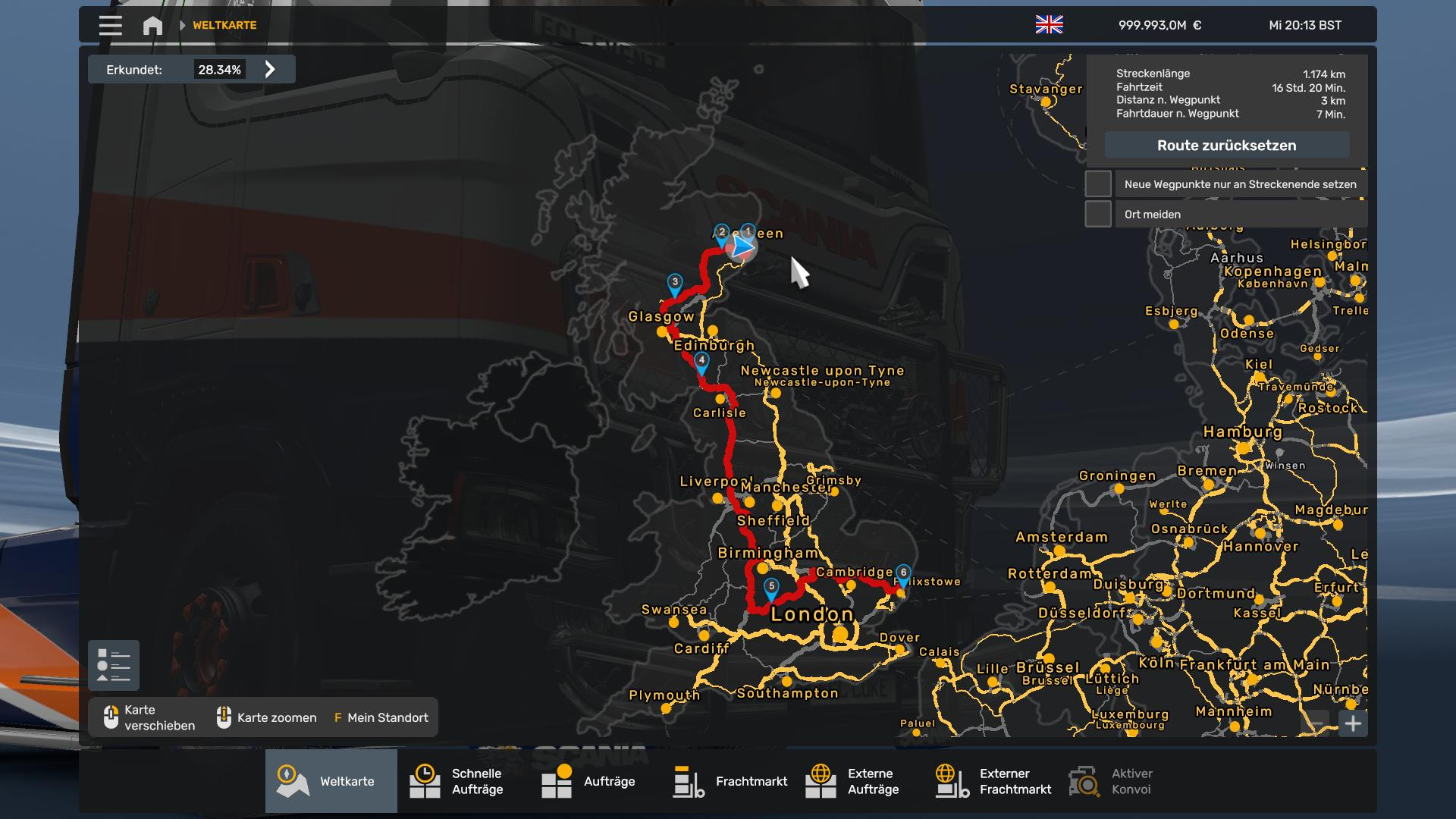Toggle Neue Wegpunkte nur an Streckenende setzen
The width and height of the screenshot is (1456, 819).
click(1098, 184)
